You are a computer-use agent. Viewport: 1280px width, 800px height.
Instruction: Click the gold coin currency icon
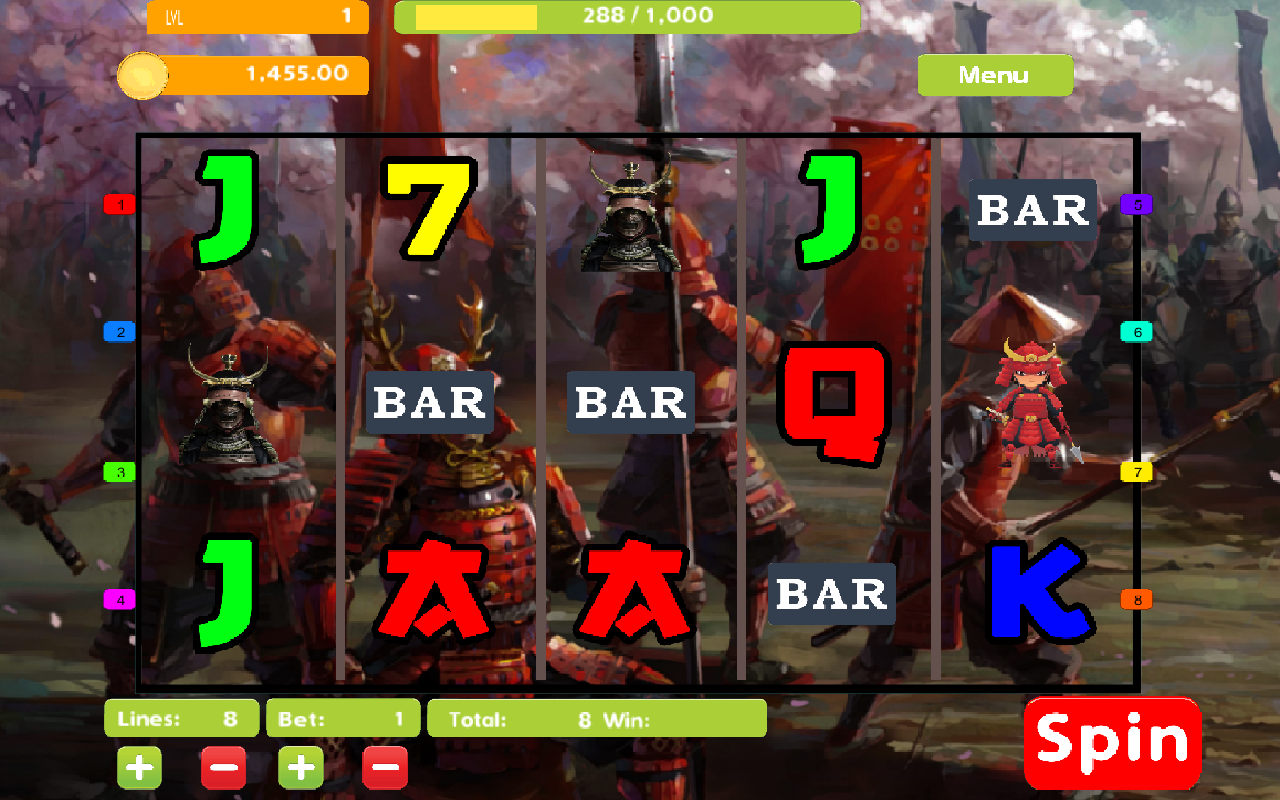click(143, 75)
